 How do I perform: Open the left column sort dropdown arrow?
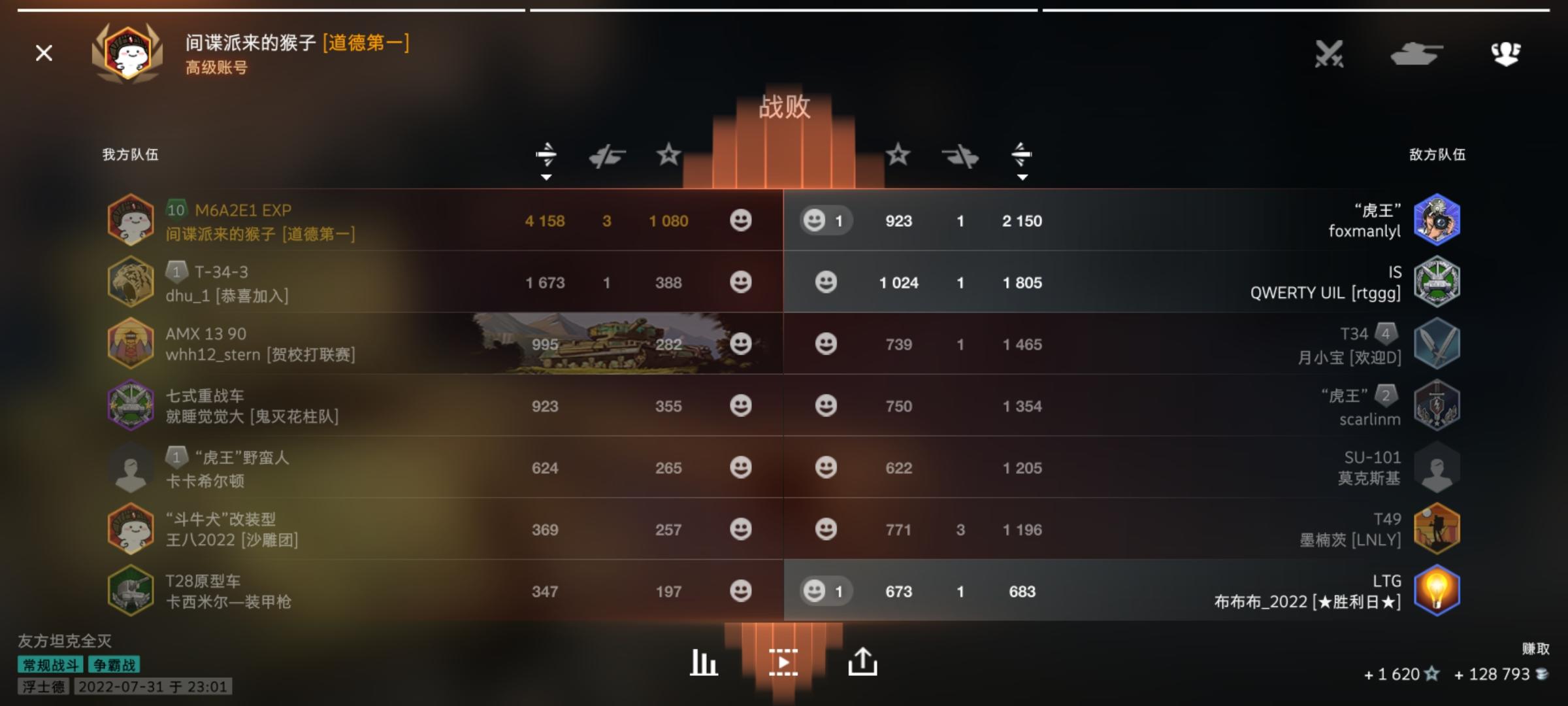(547, 176)
